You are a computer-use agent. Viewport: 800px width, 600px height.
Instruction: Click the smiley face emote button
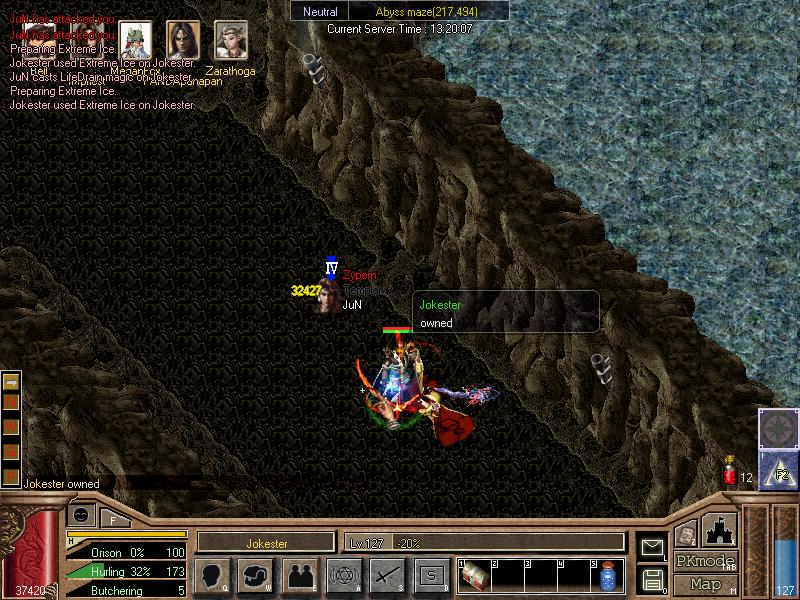click(83, 514)
